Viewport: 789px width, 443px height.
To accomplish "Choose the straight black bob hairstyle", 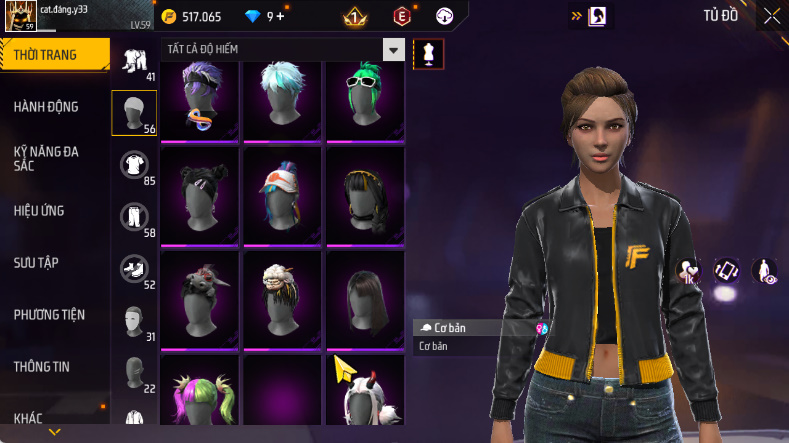I will tap(365, 295).
